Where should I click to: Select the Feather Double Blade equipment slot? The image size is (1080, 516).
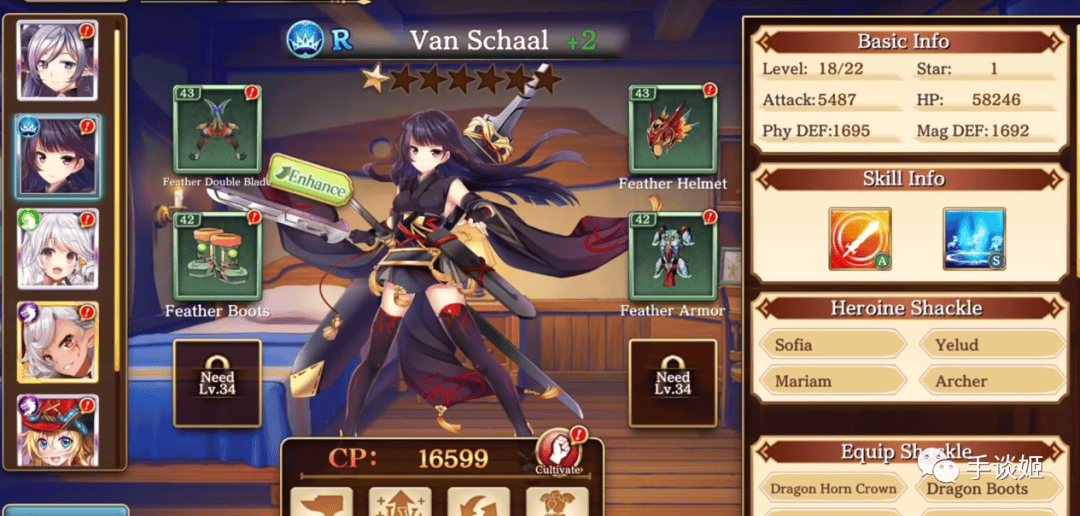pos(217,129)
